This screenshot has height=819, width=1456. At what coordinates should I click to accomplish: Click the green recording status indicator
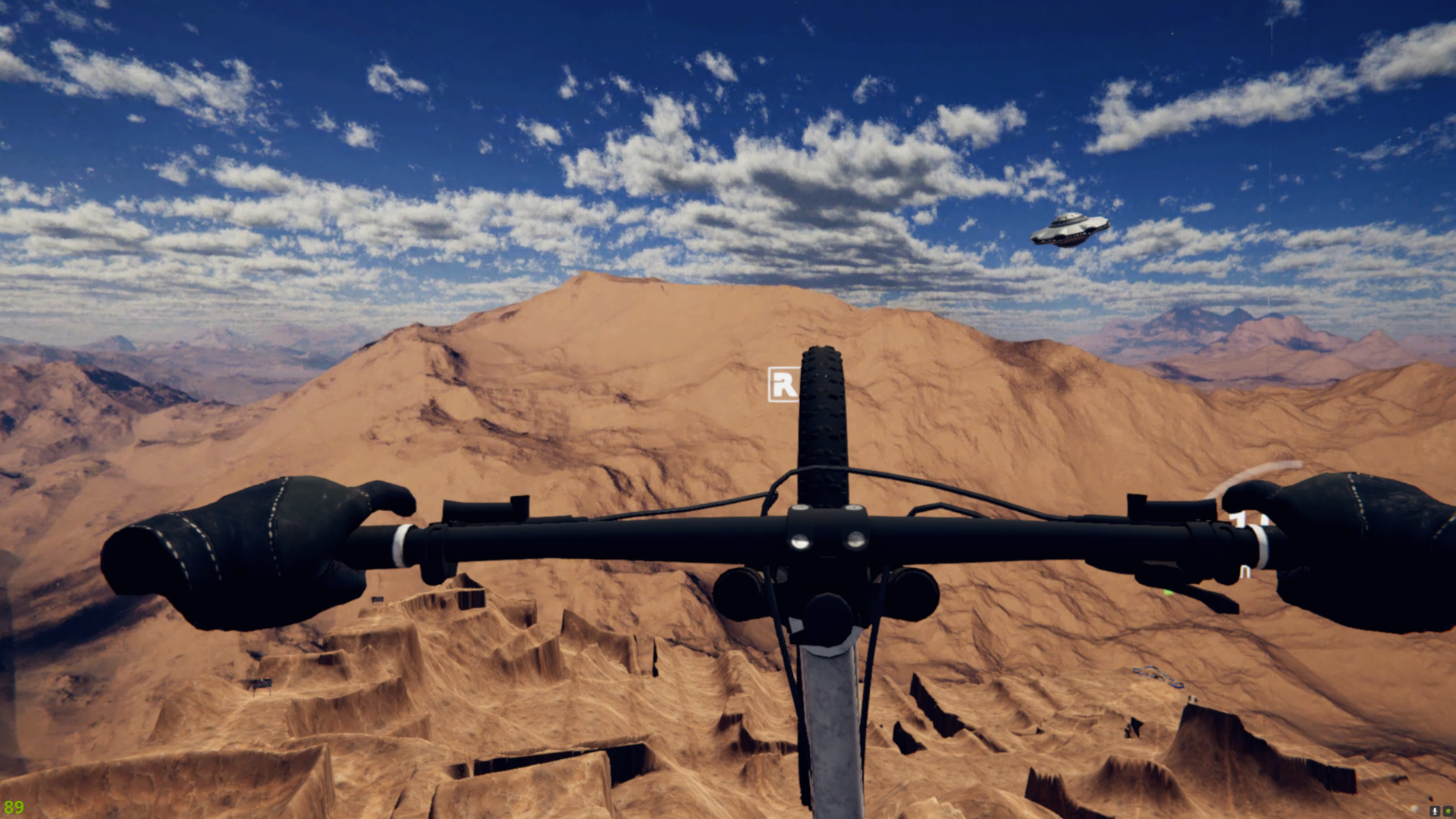[x=1448, y=811]
